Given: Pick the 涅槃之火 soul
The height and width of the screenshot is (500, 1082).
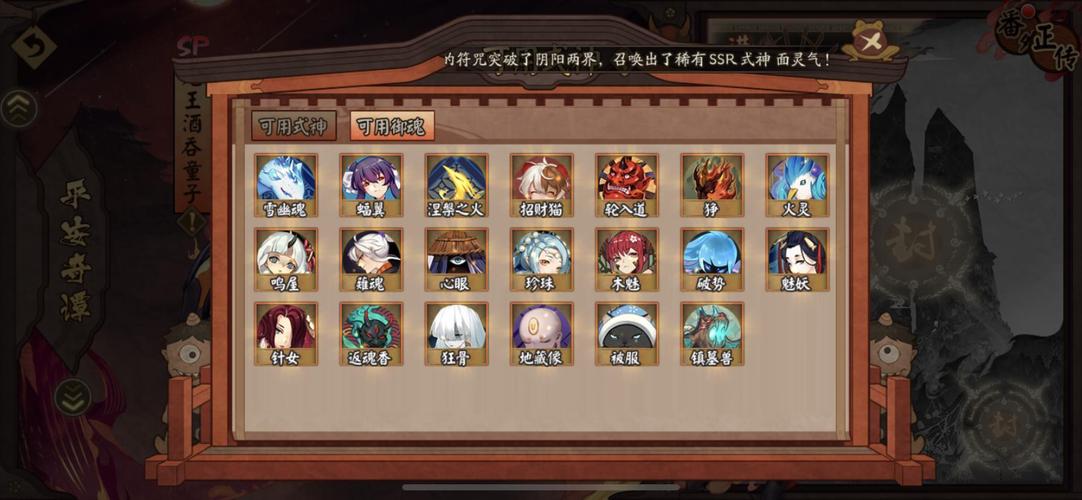Looking at the screenshot, I should coord(457,180).
